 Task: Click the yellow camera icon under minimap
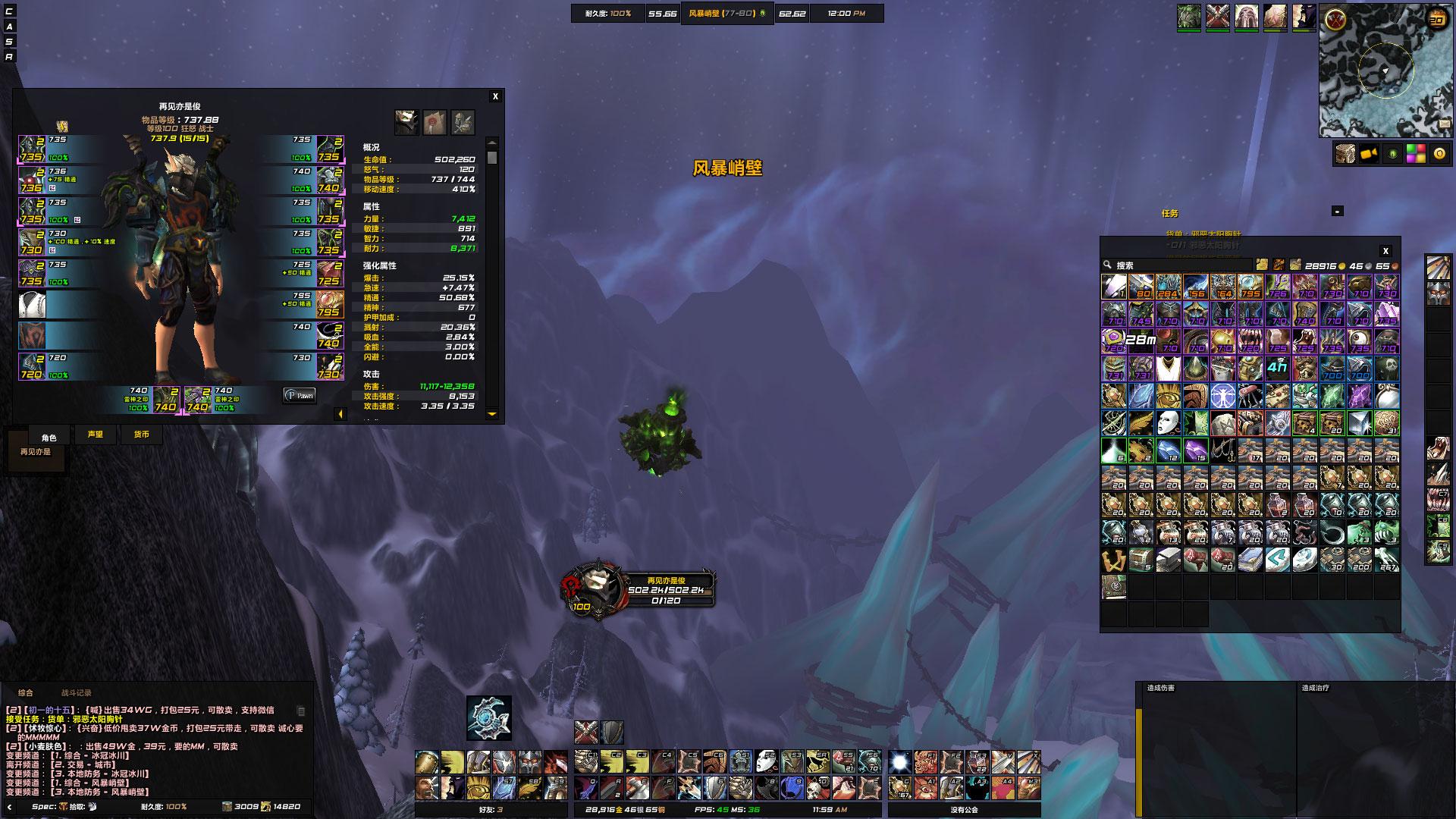click(x=1368, y=154)
